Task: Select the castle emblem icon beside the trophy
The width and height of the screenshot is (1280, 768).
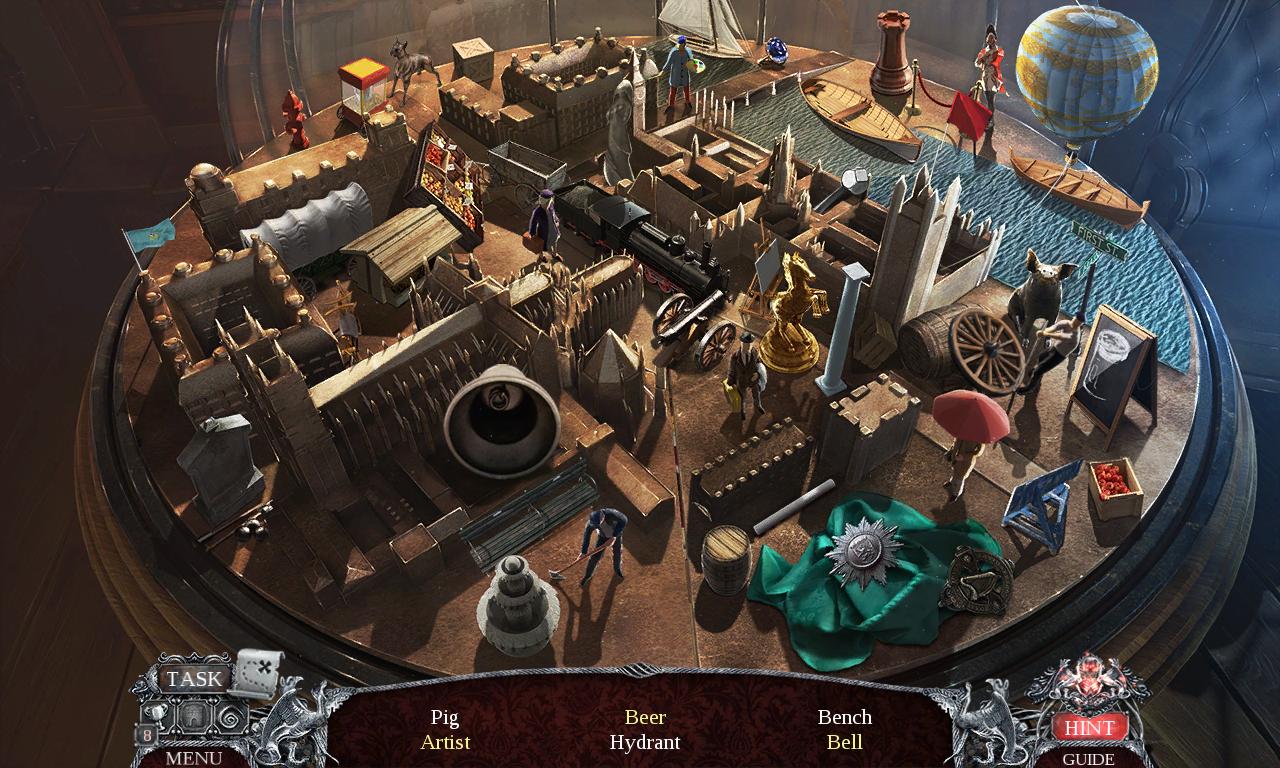Action: coord(195,716)
